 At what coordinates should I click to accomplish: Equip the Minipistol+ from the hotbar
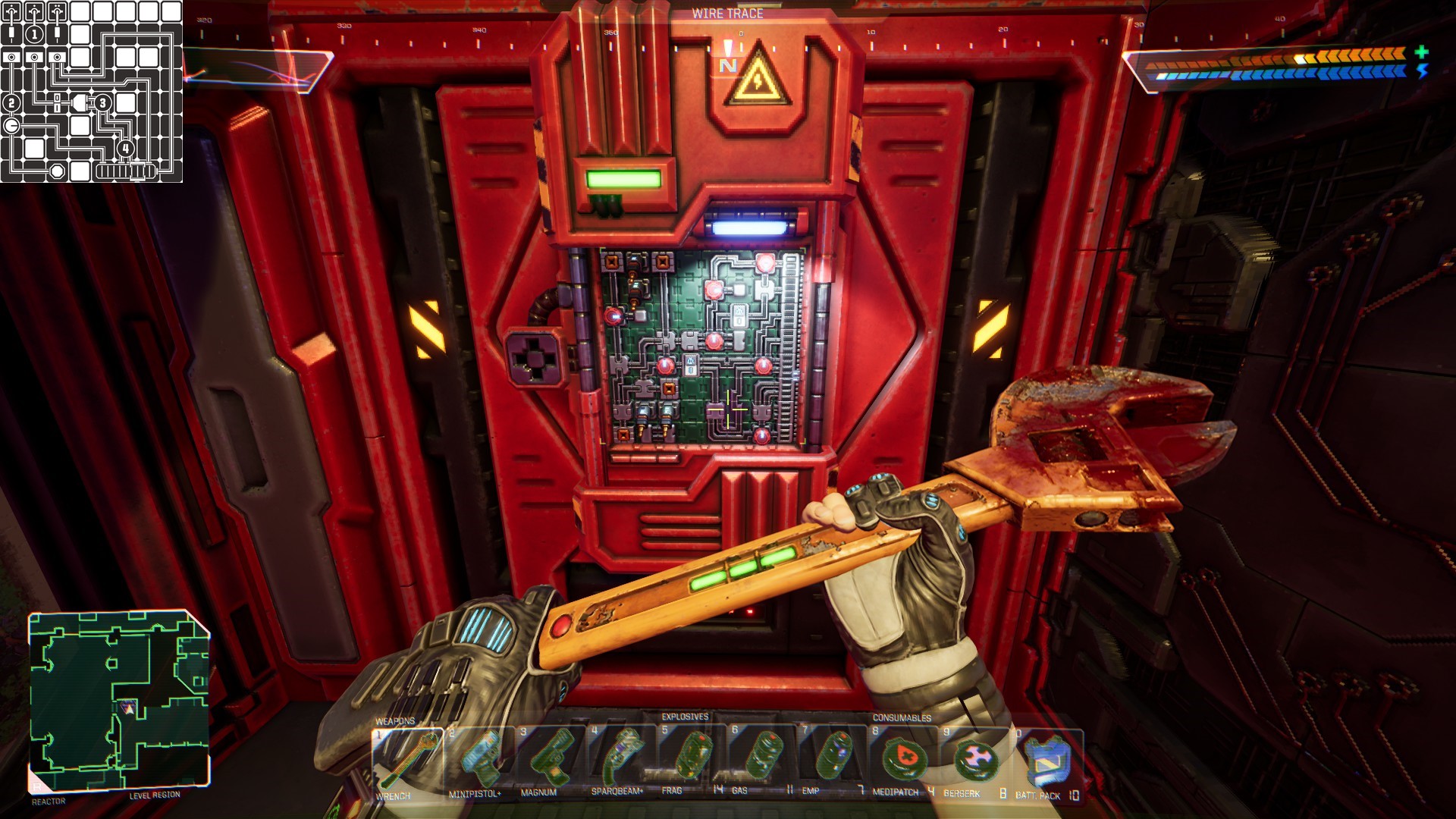tap(479, 760)
